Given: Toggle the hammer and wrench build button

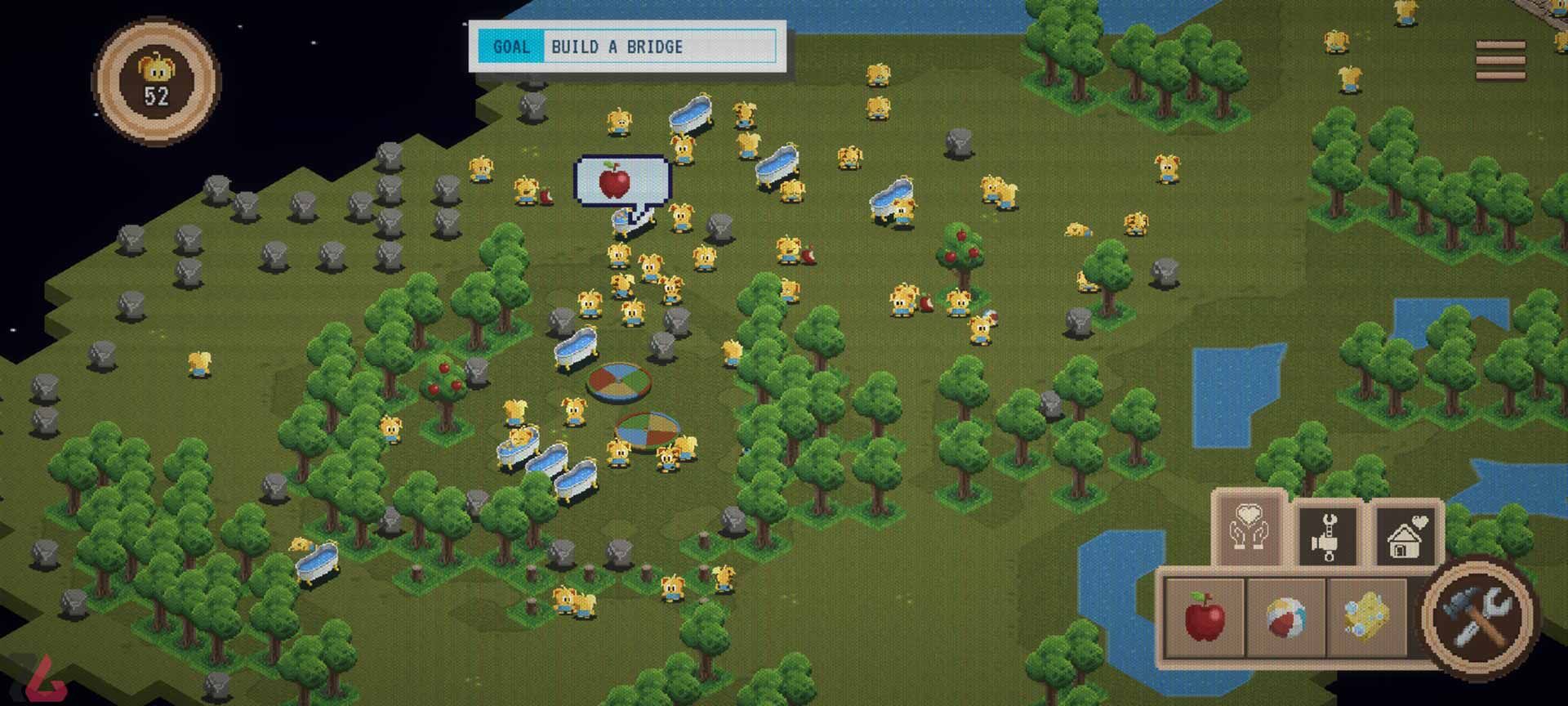Looking at the screenshot, I should pos(1478,615).
